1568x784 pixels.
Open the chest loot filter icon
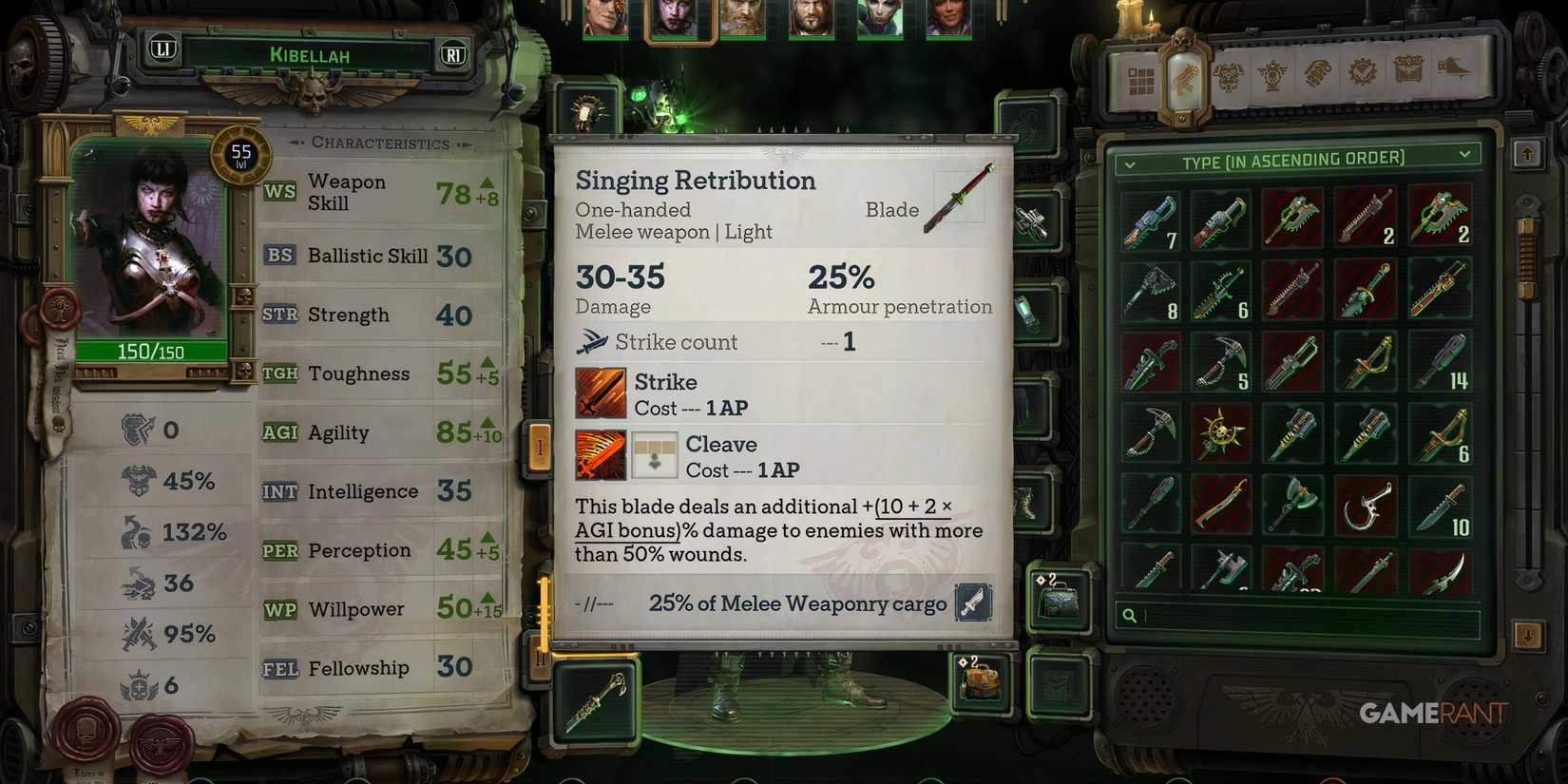pos(1407,77)
